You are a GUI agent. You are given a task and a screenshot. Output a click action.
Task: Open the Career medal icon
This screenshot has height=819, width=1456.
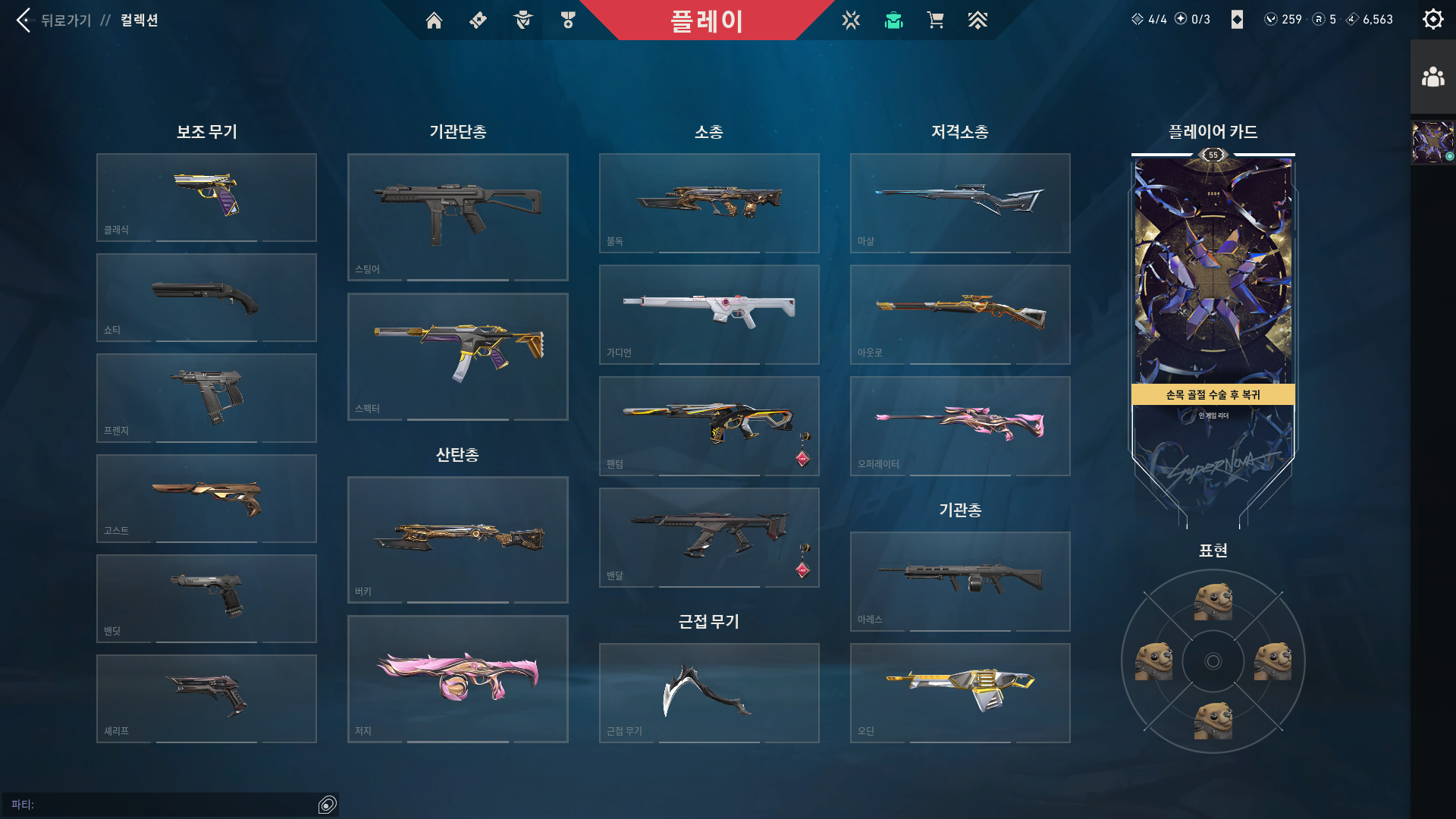click(x=567, y=20)
